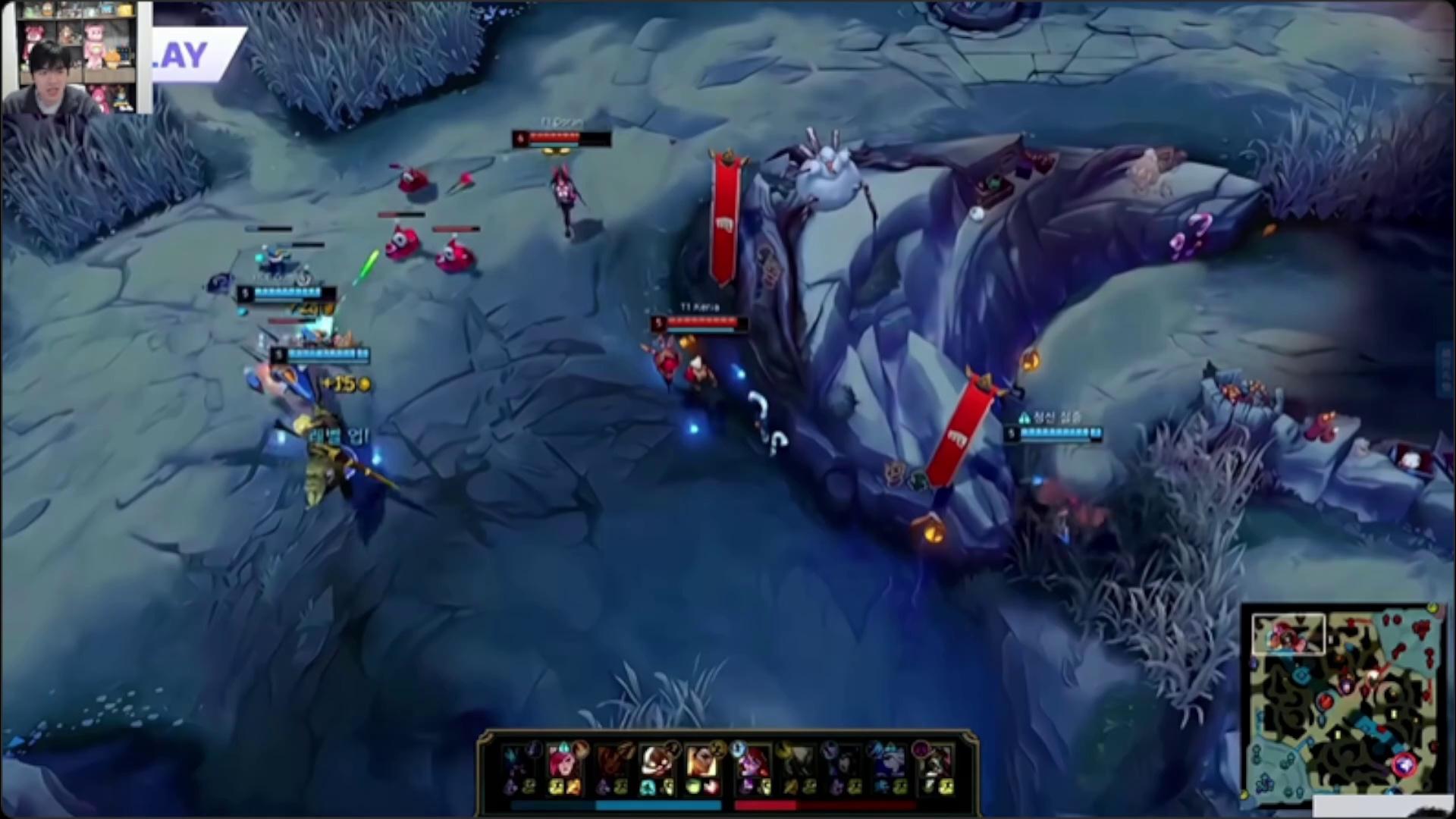Viewport: 1456px width, 819px height.
Task: Click the red-ringed champion icon on the minimap
Action: (1404, 764)
